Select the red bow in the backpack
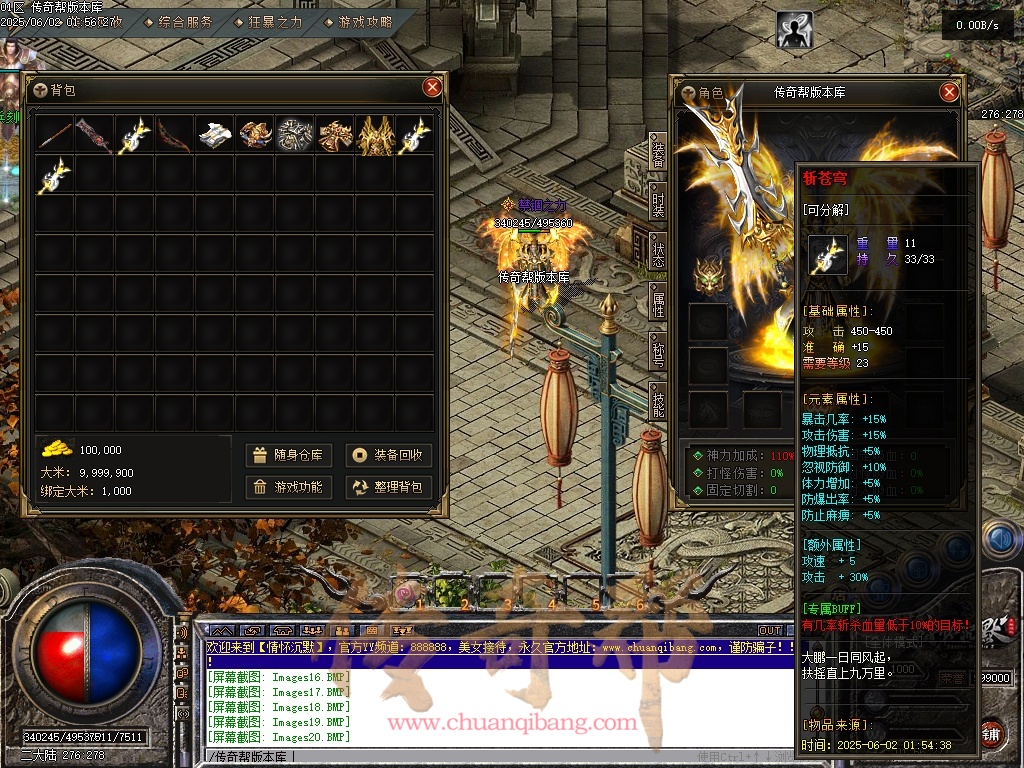The height and width of the screenshot is (768, 1024). pos(175,135)
